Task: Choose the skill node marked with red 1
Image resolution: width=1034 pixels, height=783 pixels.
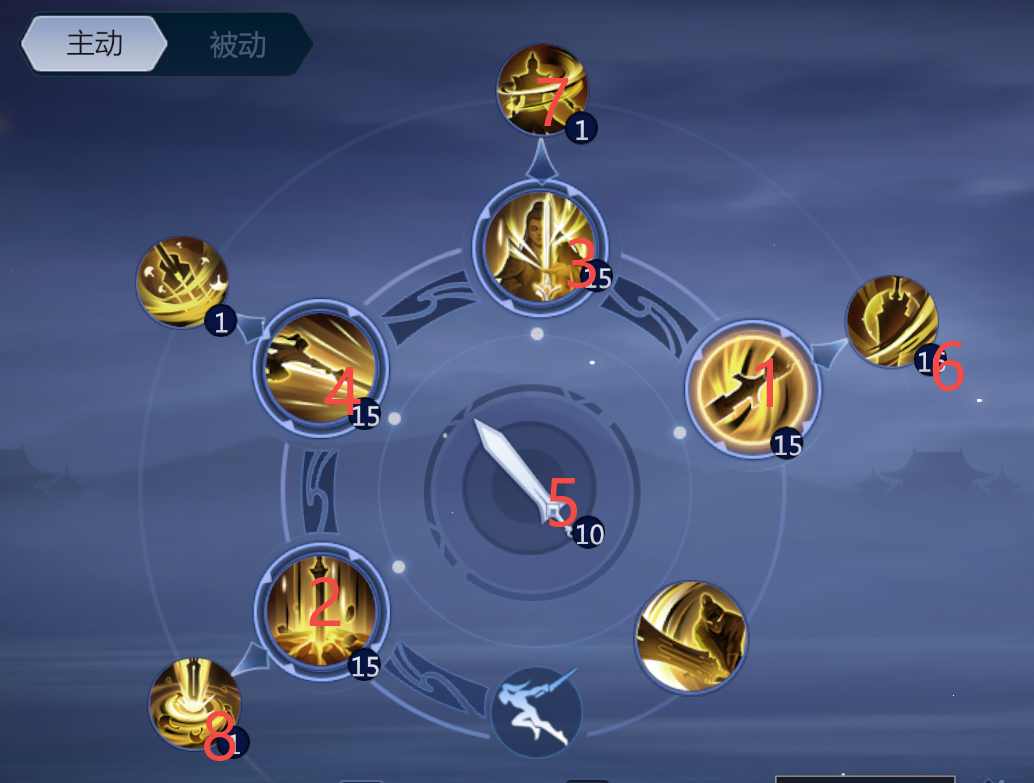Action: point(752,388)
